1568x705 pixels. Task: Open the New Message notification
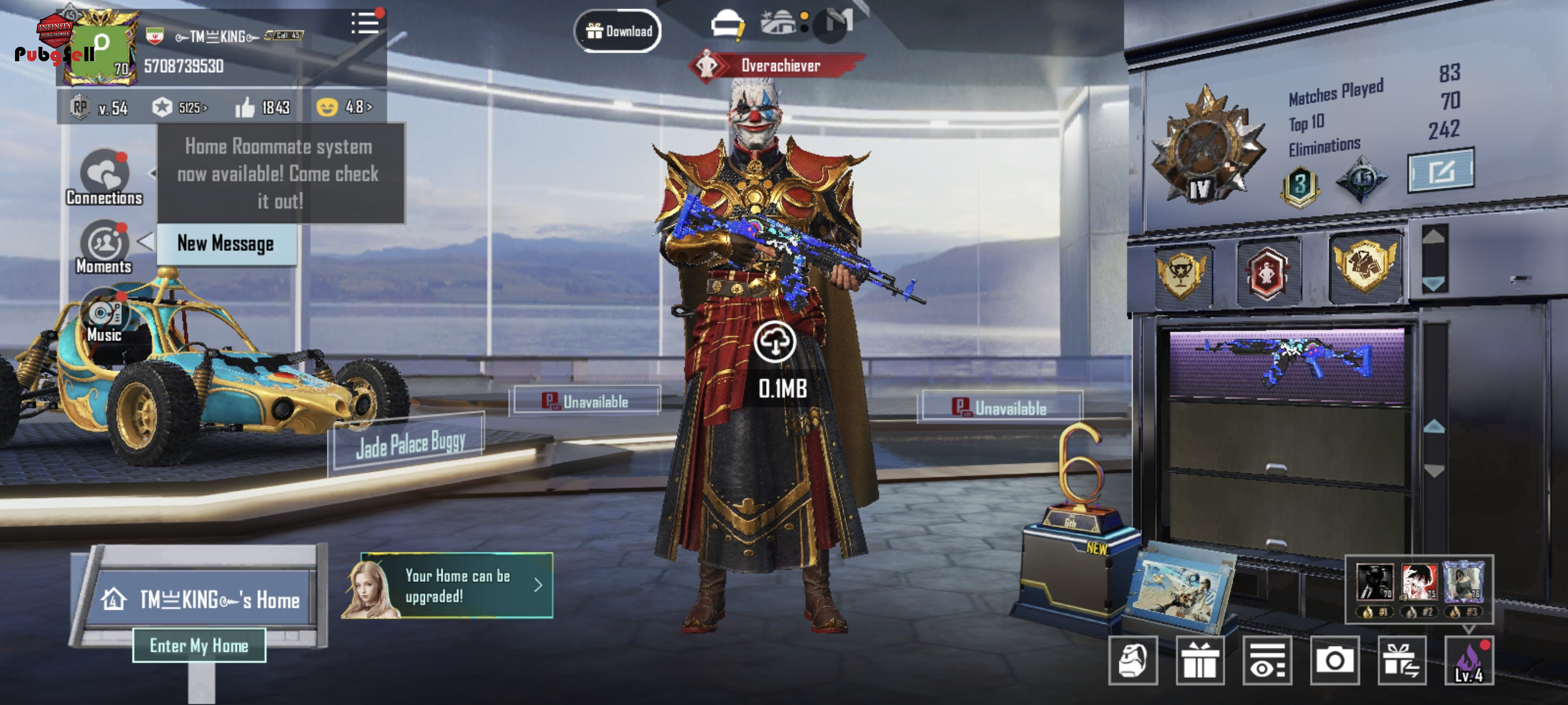226,244
